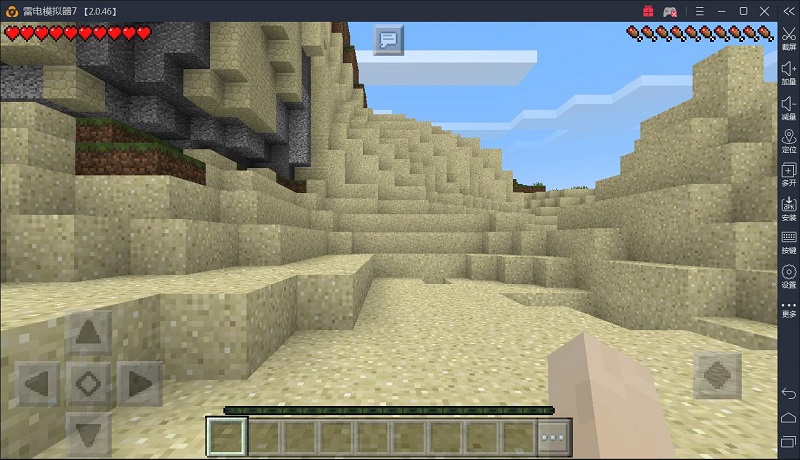Tap the left arrow movement button
Image resolution: width=800 pixels, height=460 pixels.
click(38, 382)
